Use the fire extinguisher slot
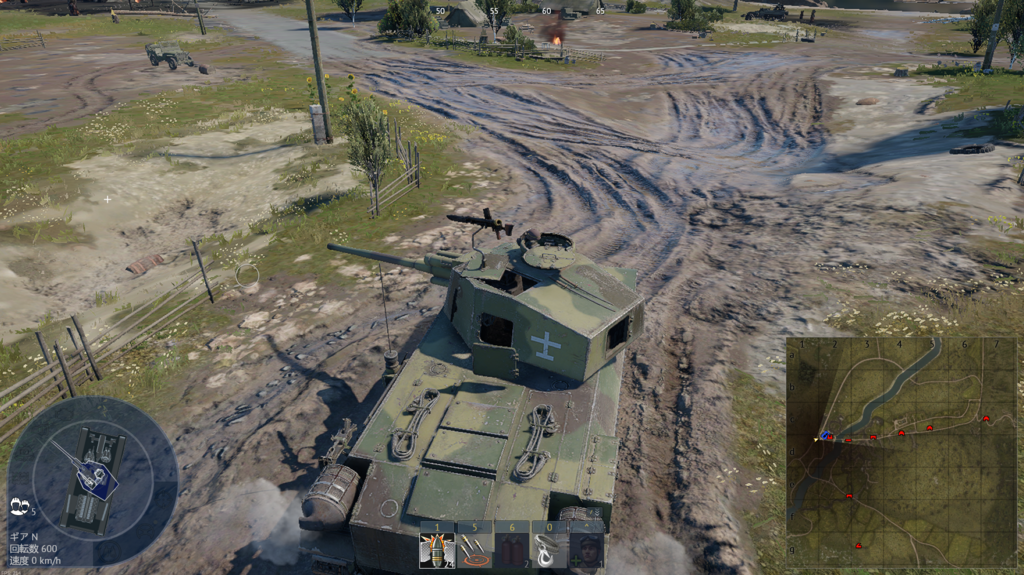 pyautogui.click(x=511, y=548)
